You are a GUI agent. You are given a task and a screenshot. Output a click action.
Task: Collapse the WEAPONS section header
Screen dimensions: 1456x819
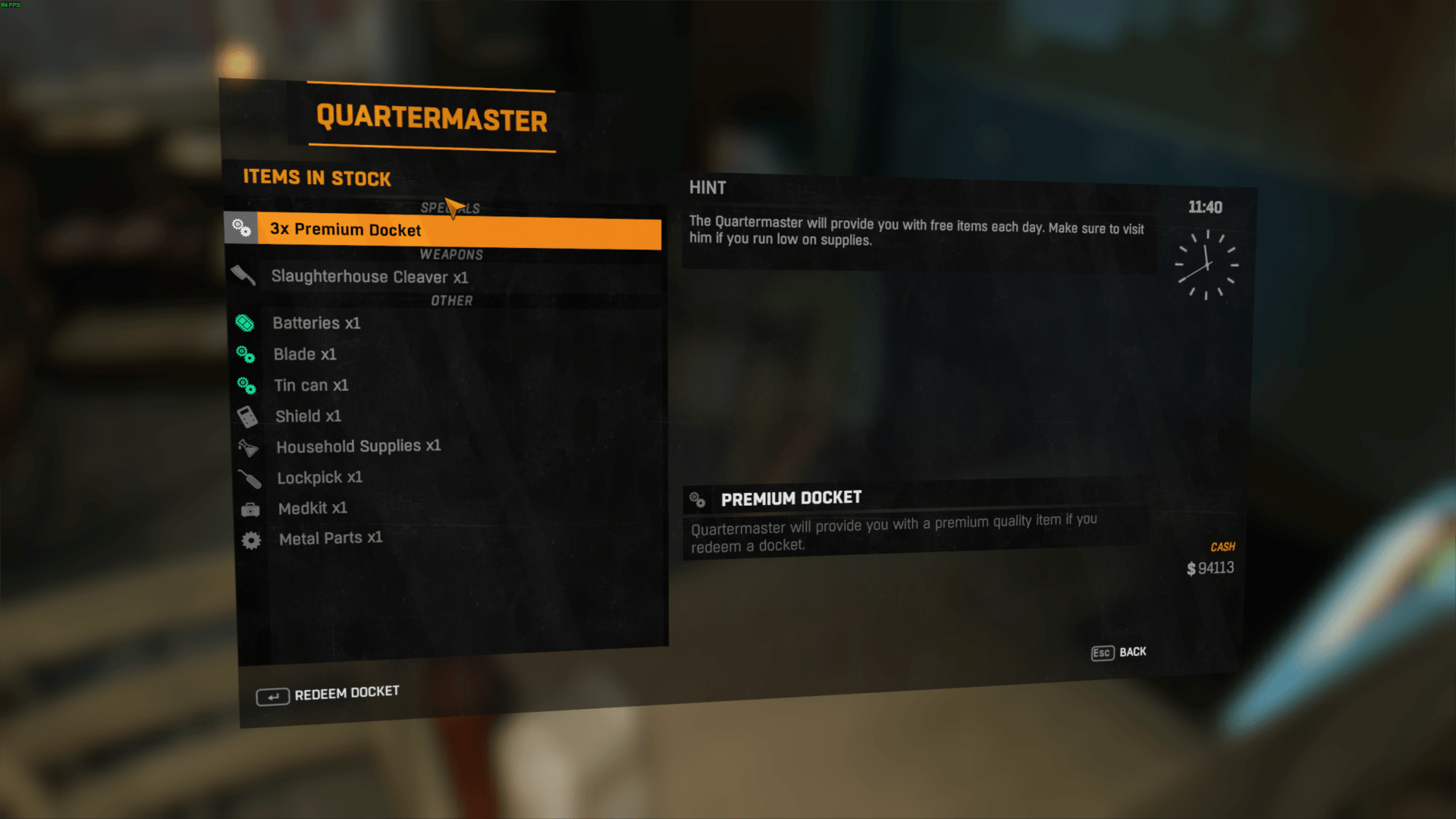(x=453, y=255)
